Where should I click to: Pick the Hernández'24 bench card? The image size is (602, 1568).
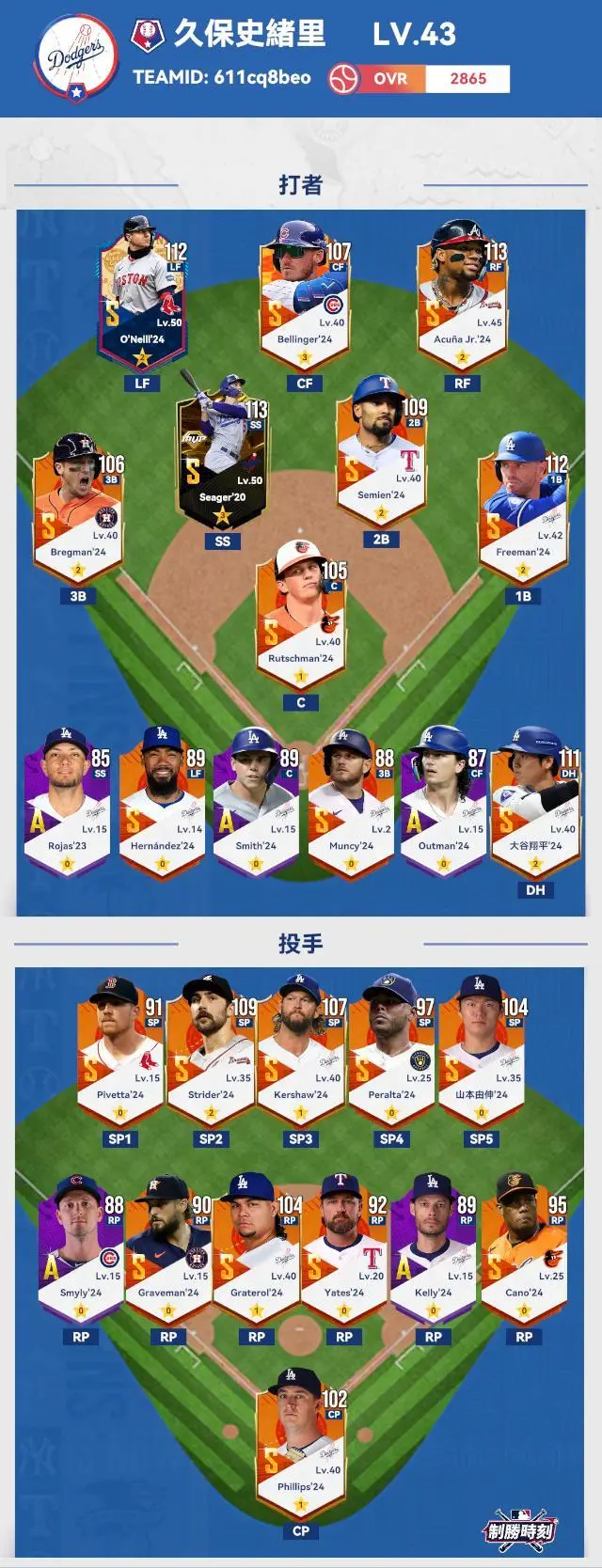[162, 802]
